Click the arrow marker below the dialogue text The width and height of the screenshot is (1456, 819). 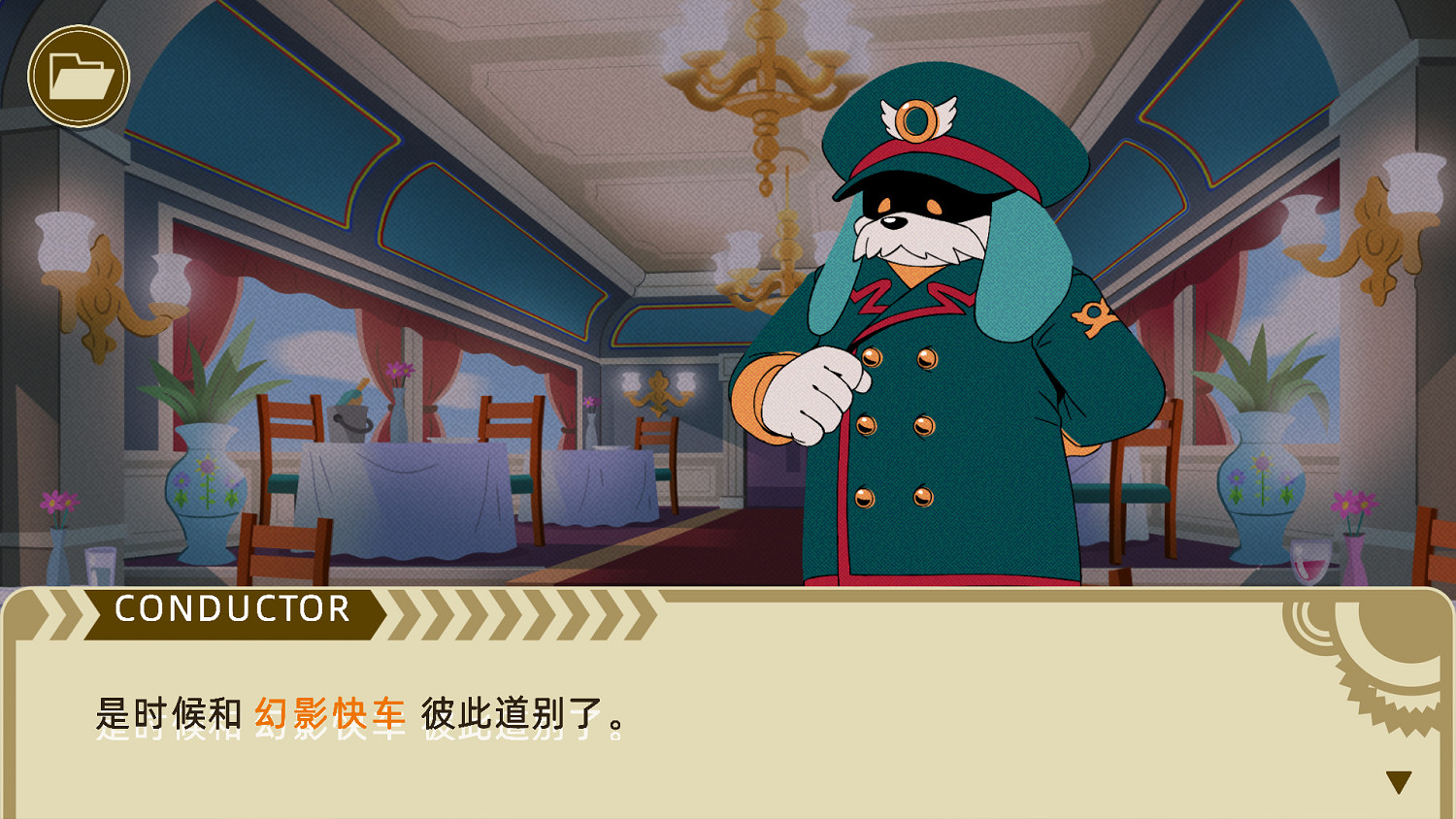tap(1398, 781)
